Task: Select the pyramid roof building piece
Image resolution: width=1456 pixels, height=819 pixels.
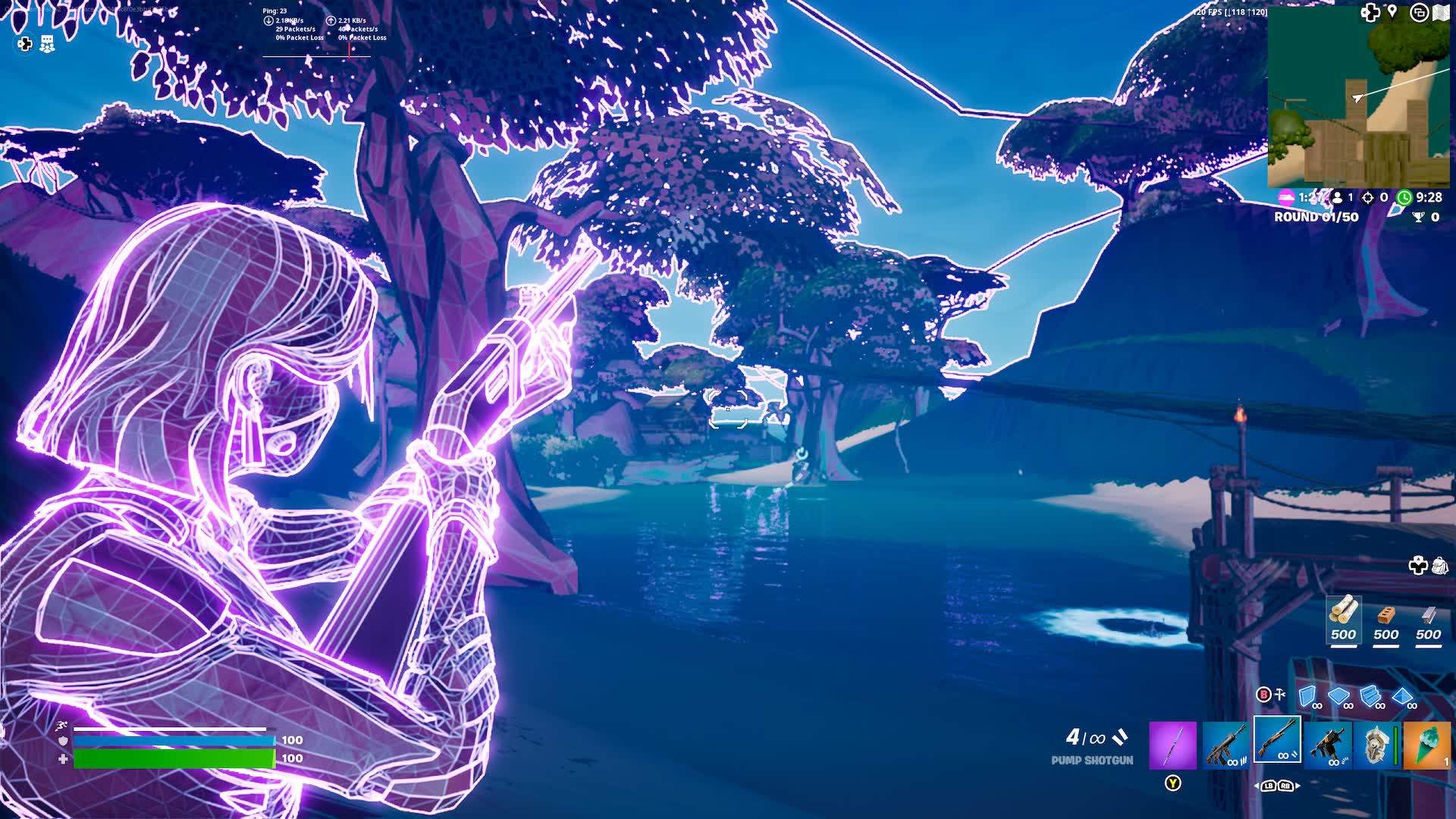Action: coord(1402,696)
